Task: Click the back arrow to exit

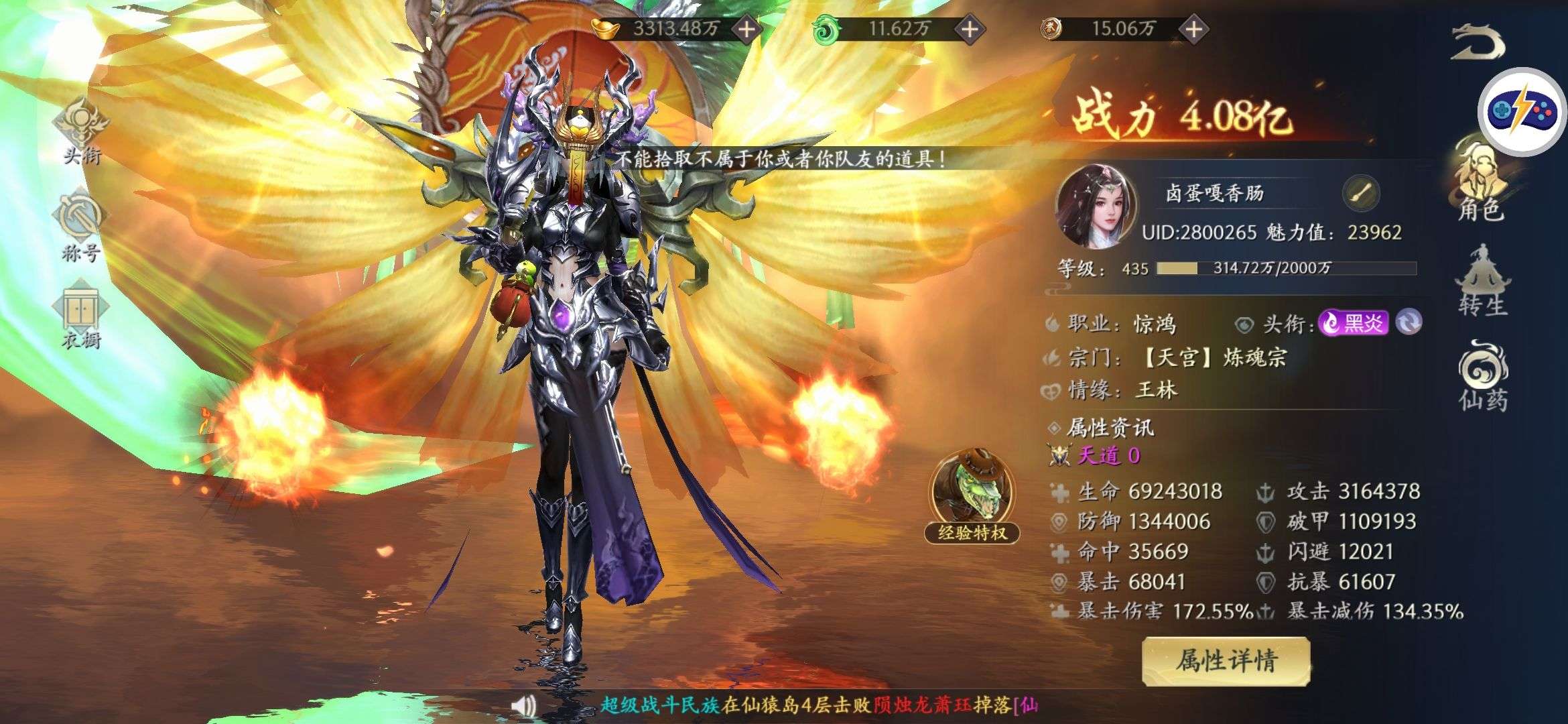Action: tap(1478, 42)
